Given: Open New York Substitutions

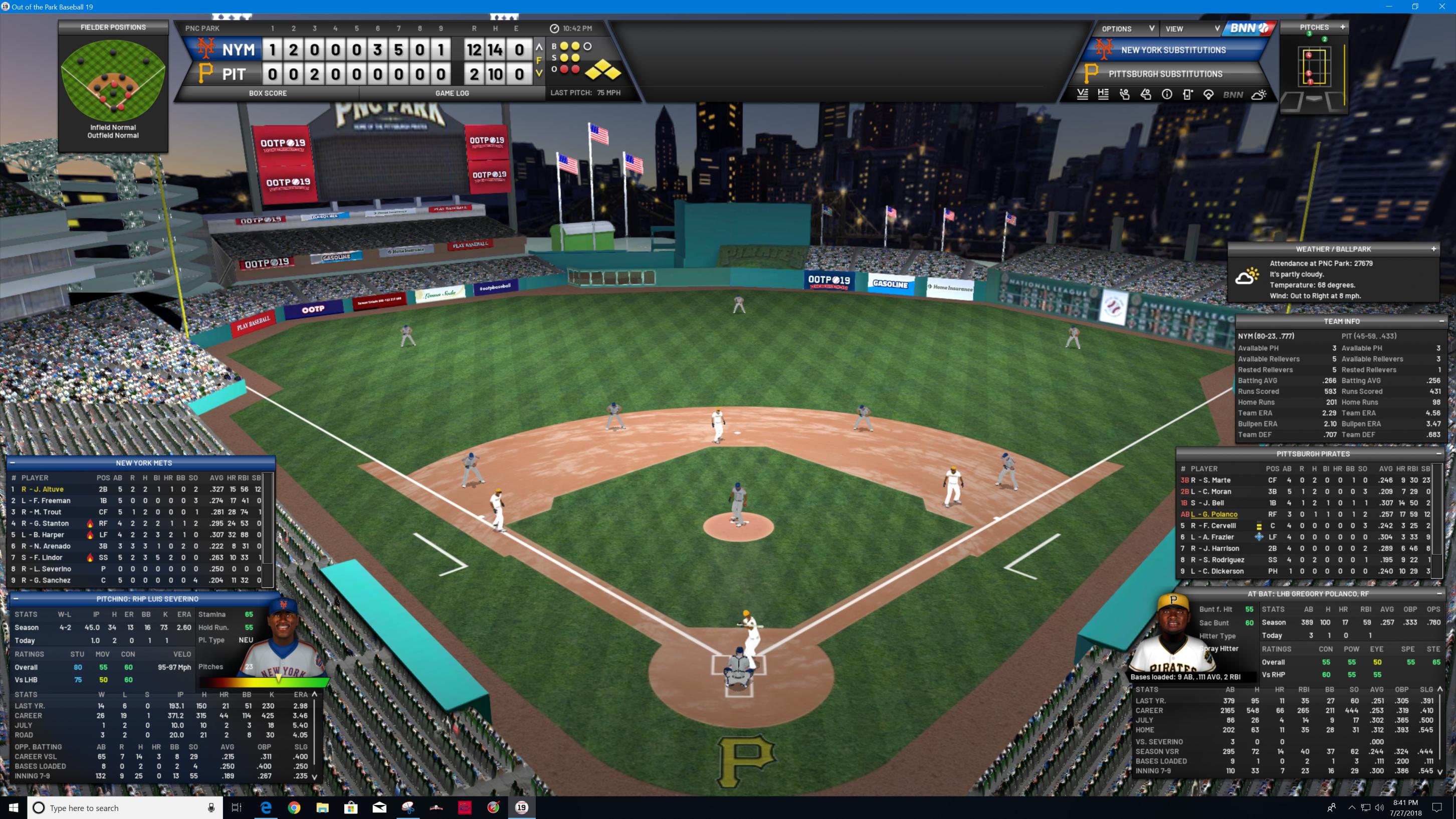Looking at the screenshot, I should [x=1173, y=50].
